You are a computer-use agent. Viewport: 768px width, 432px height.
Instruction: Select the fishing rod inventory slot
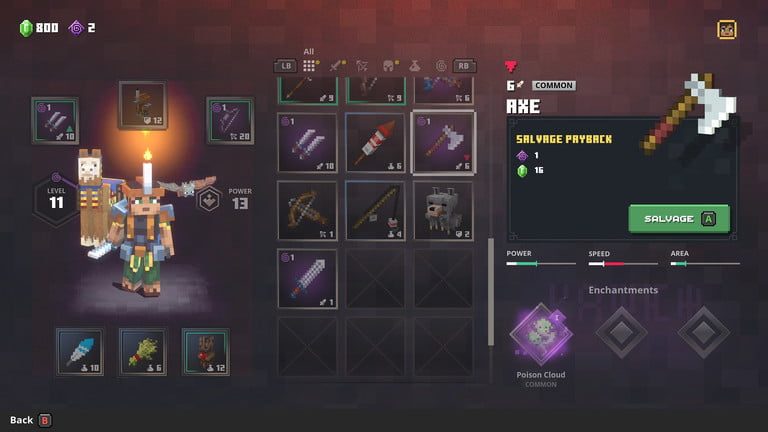coord(375,209)
